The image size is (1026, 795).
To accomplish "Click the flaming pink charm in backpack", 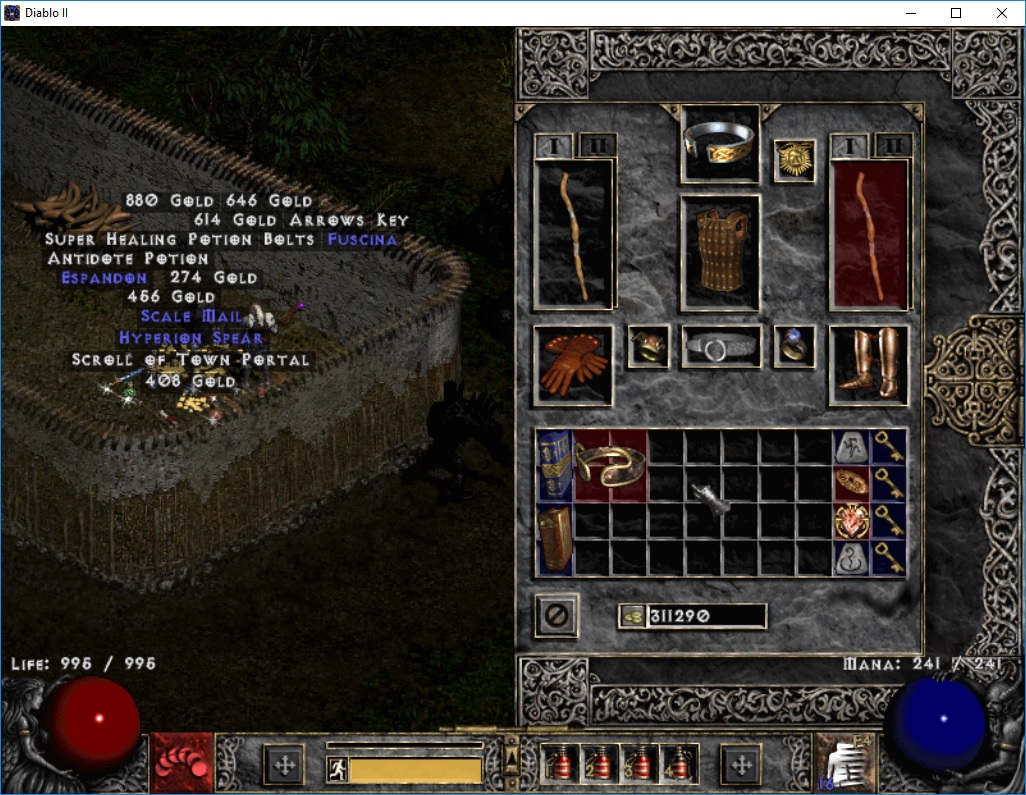I will pos(852,521).
